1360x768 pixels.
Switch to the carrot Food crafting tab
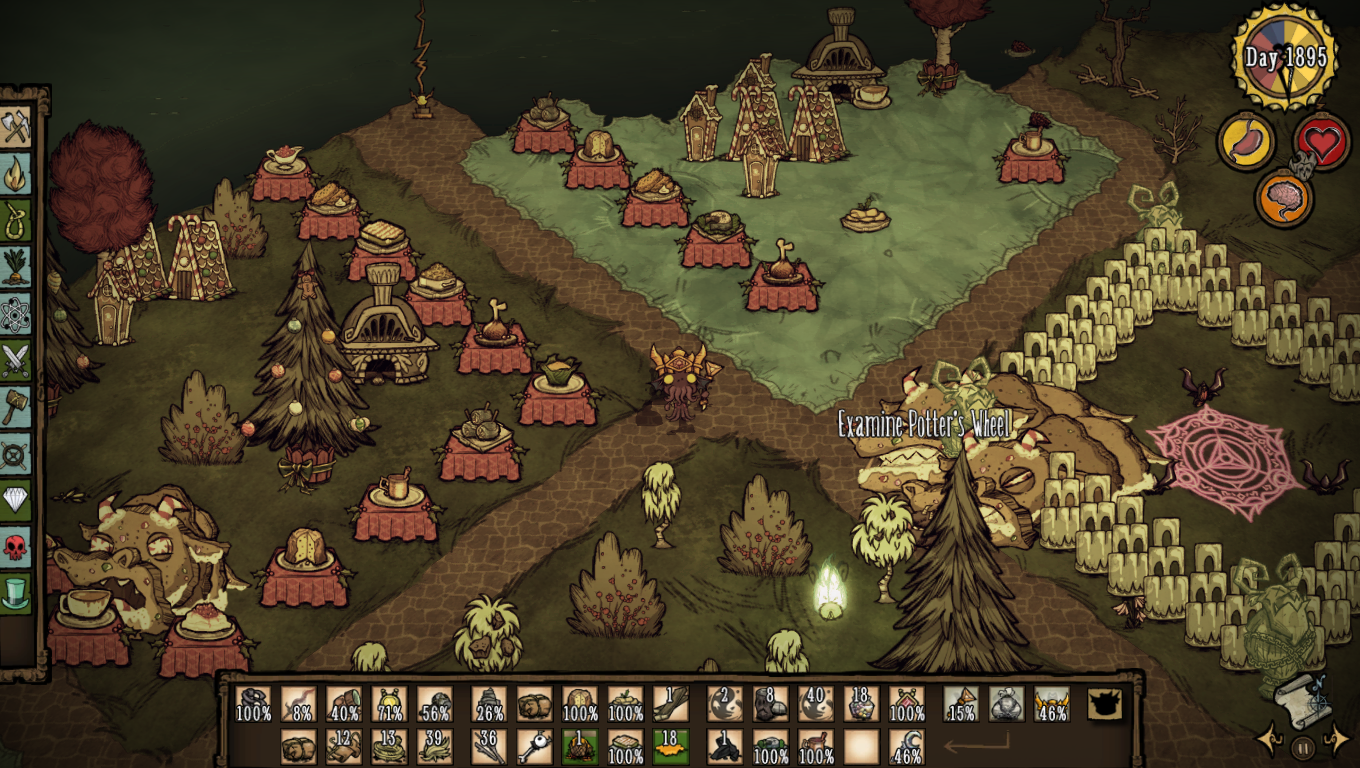16,267
